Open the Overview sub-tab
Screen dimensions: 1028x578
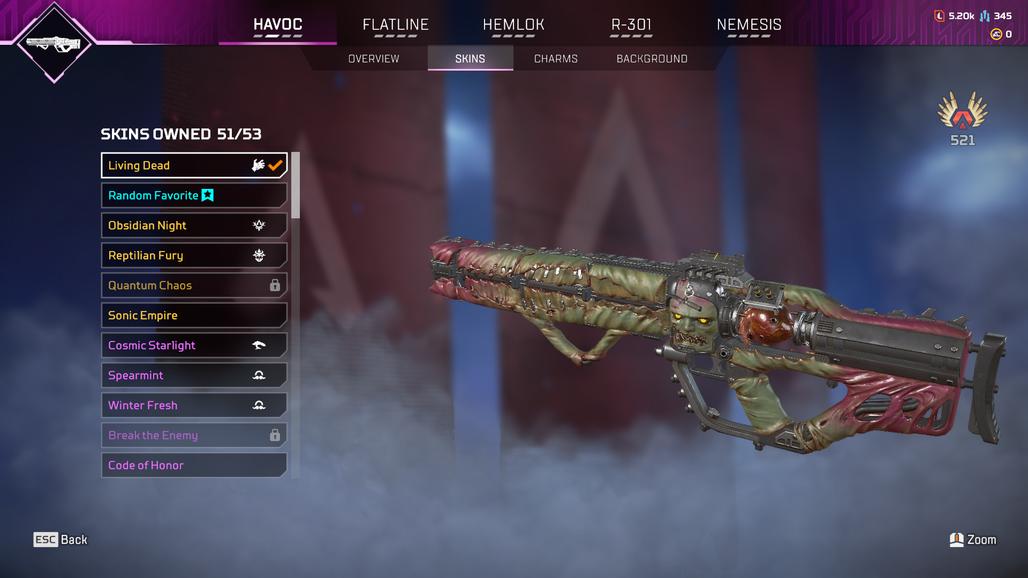(373, 59)
